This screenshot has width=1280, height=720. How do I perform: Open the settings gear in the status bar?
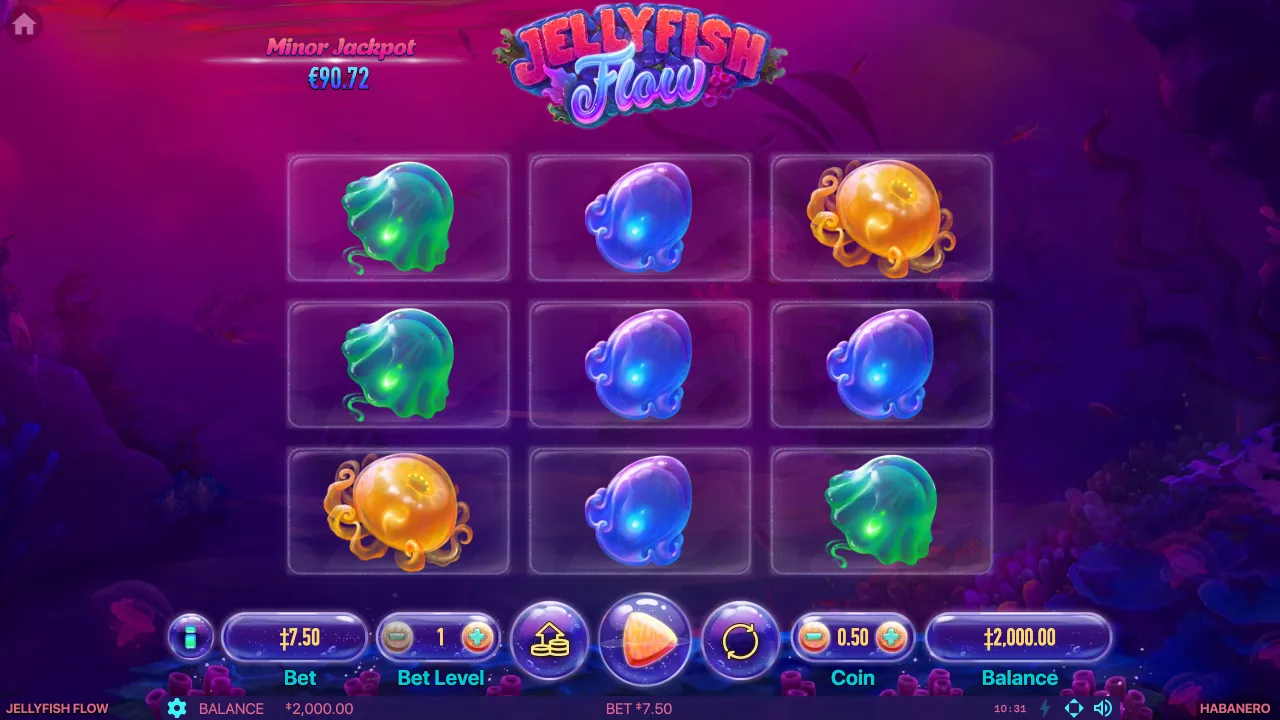click(177, 708)
